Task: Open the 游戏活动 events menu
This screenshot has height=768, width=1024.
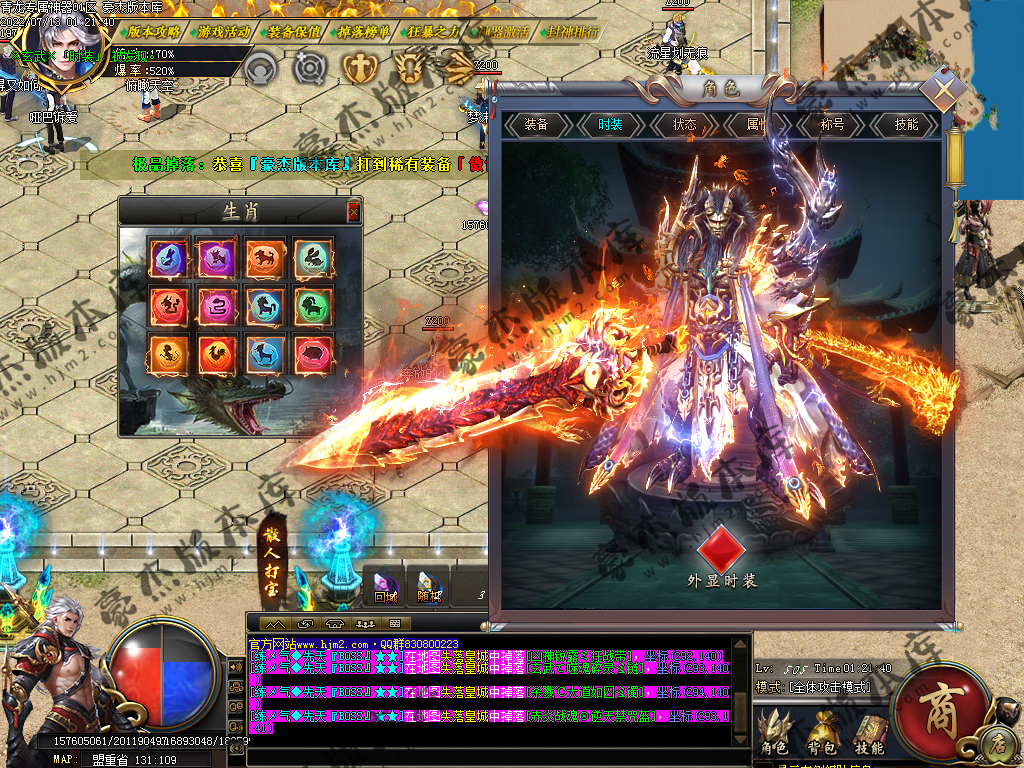Action: point(224,31)
